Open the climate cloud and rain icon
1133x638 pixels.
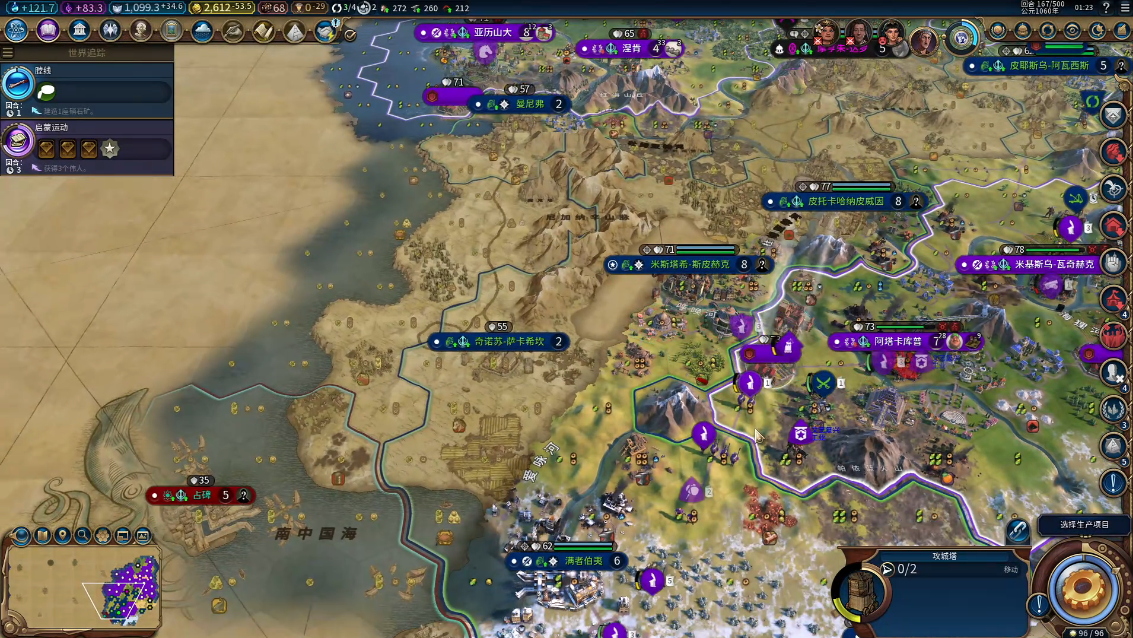(x=202, y=31)
